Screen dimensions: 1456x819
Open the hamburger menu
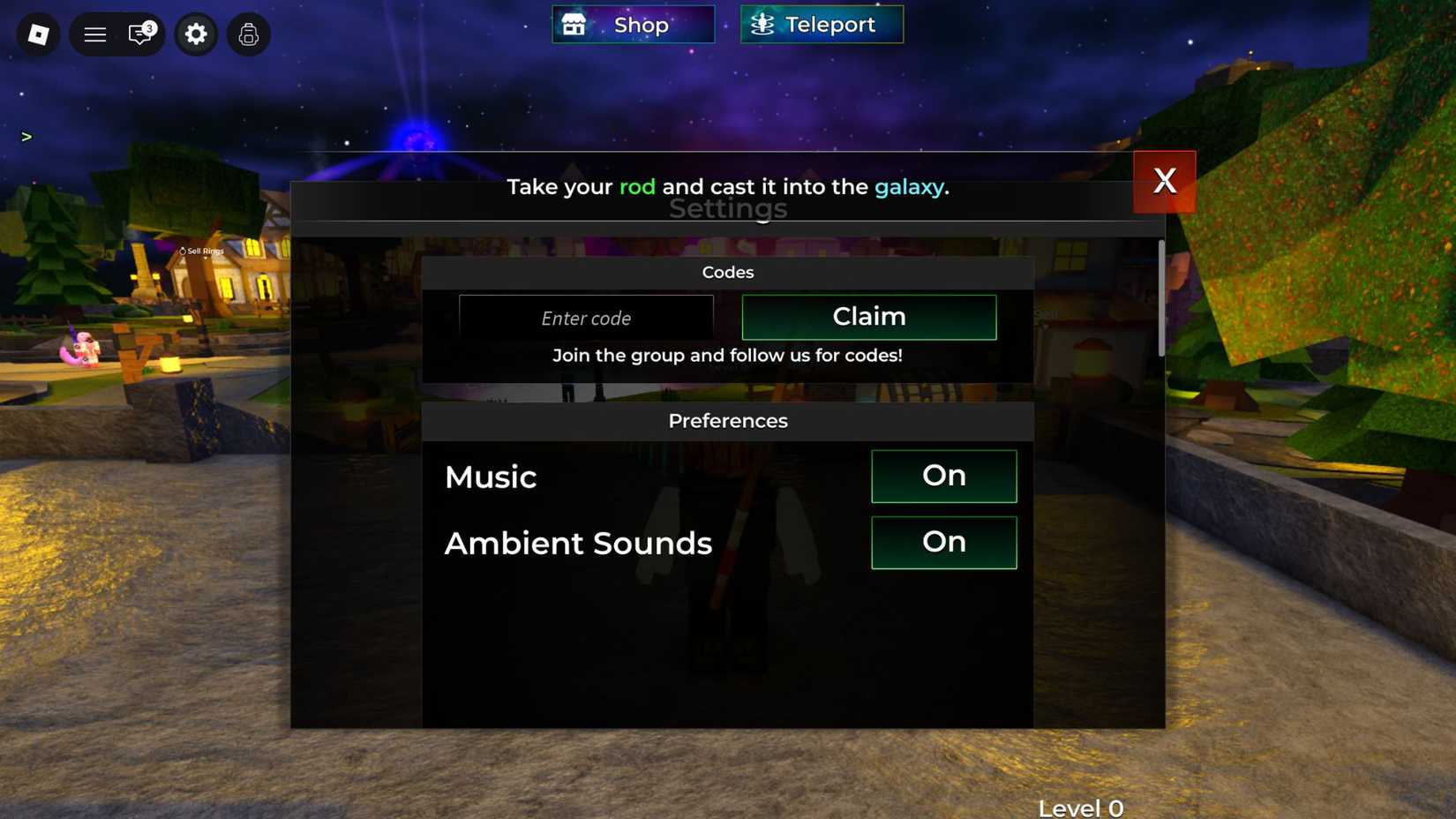coord(94,34)
